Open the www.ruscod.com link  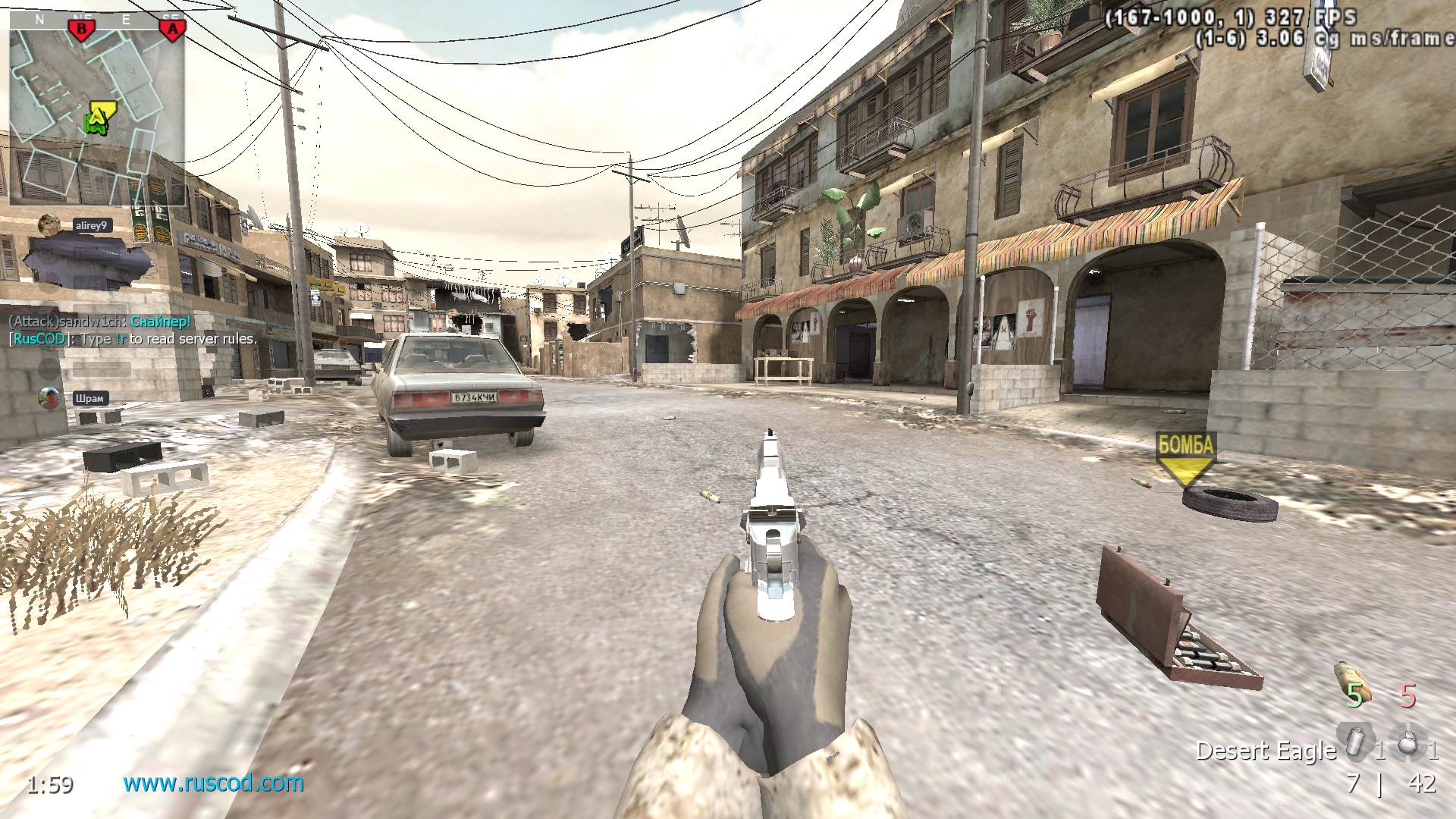pyautogui.click(x=213, y=783)
